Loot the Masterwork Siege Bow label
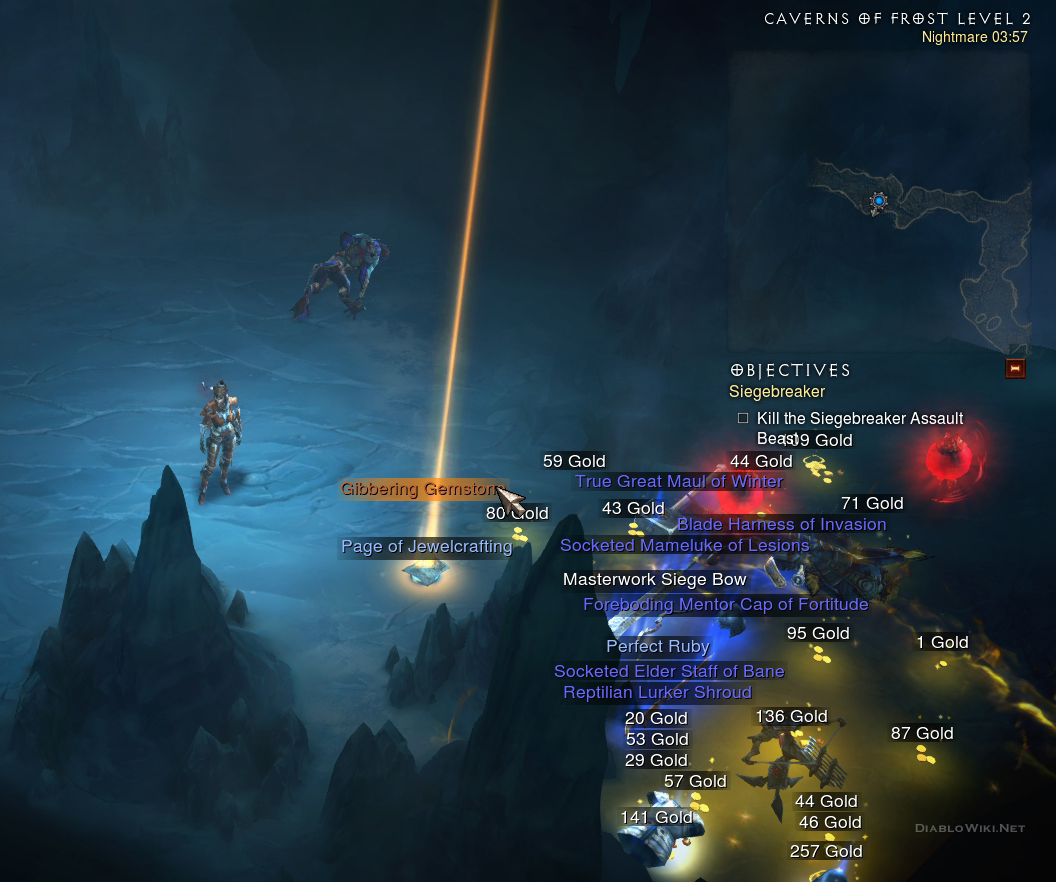This screenshot has height=882, width=1056. click(654, 580)
